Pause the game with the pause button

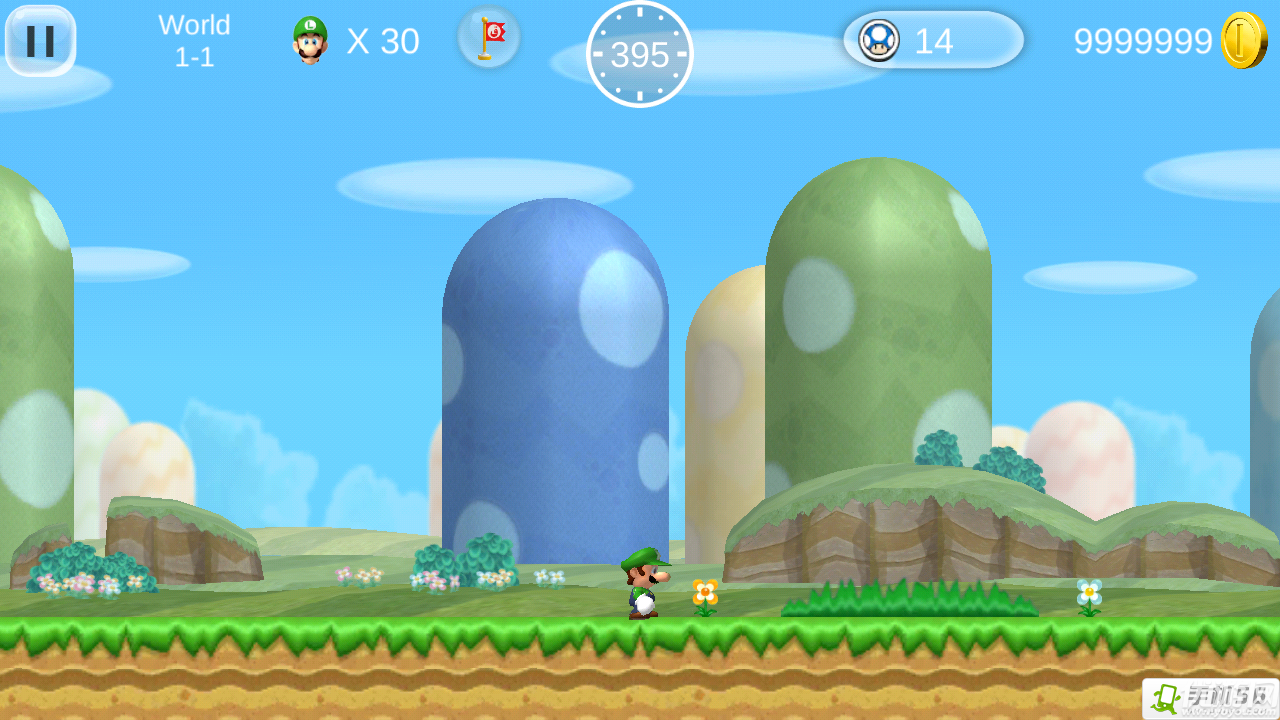pos(40,41)
